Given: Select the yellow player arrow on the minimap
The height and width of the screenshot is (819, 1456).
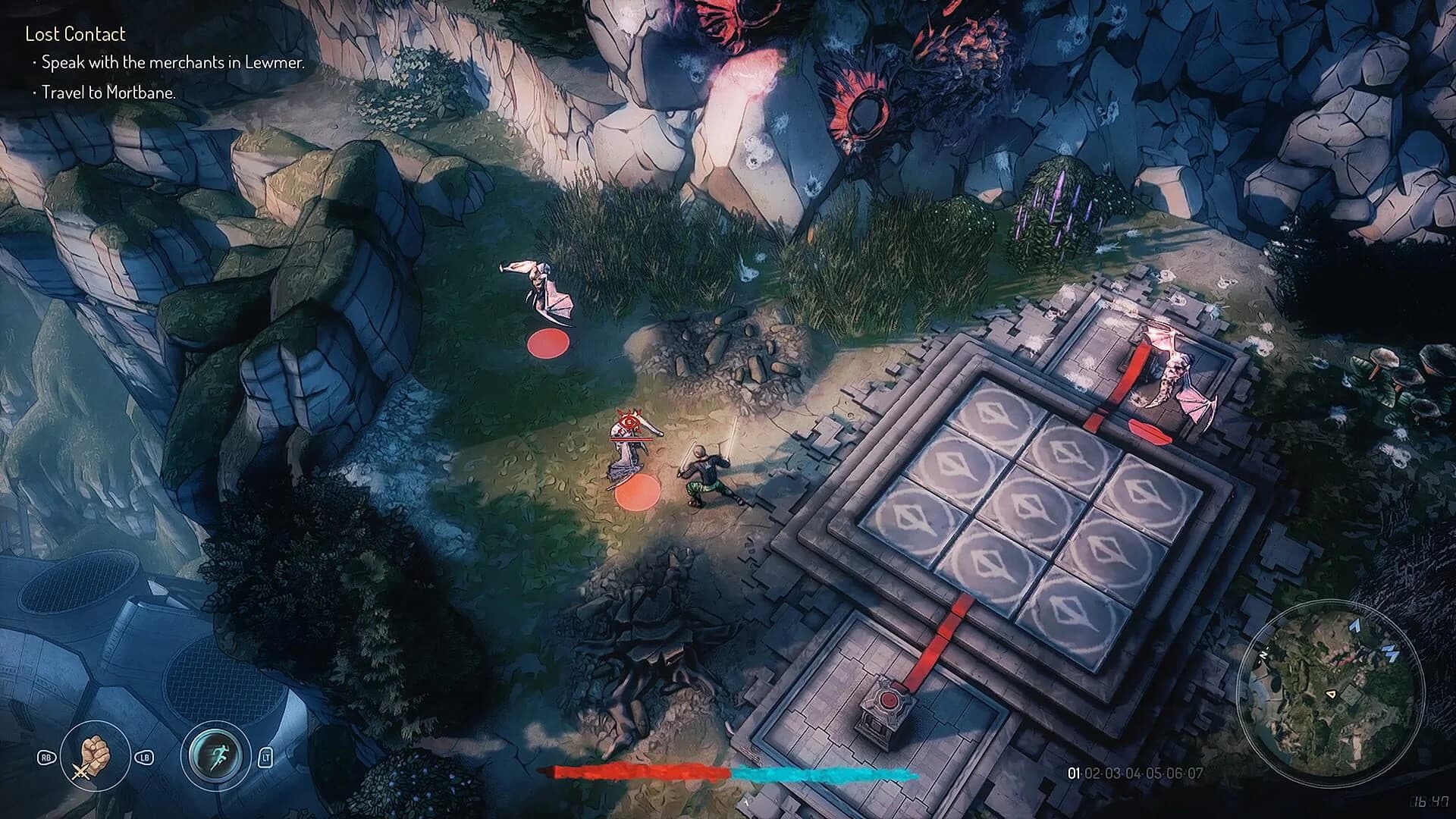Looking at the screenshot, I should coord(1332,695).
